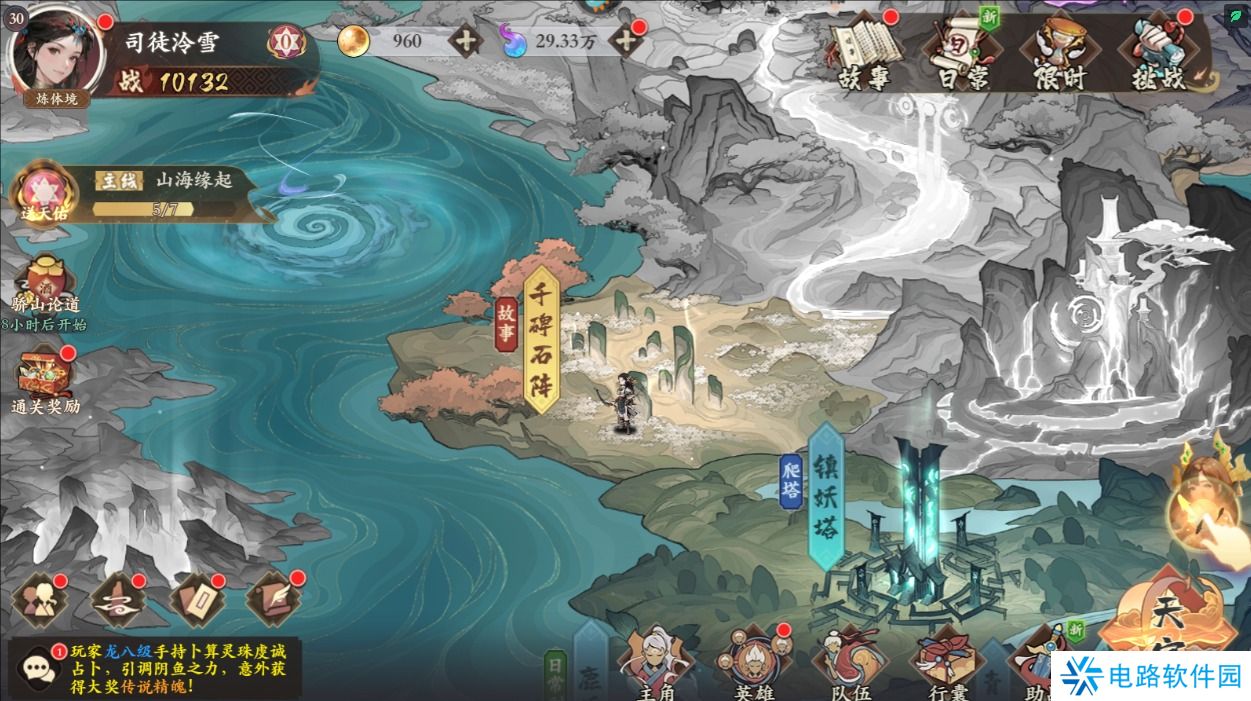This screenshot has height=701, width=1251.
Task: Open the chat bubble panel
Action: point(37,667)
